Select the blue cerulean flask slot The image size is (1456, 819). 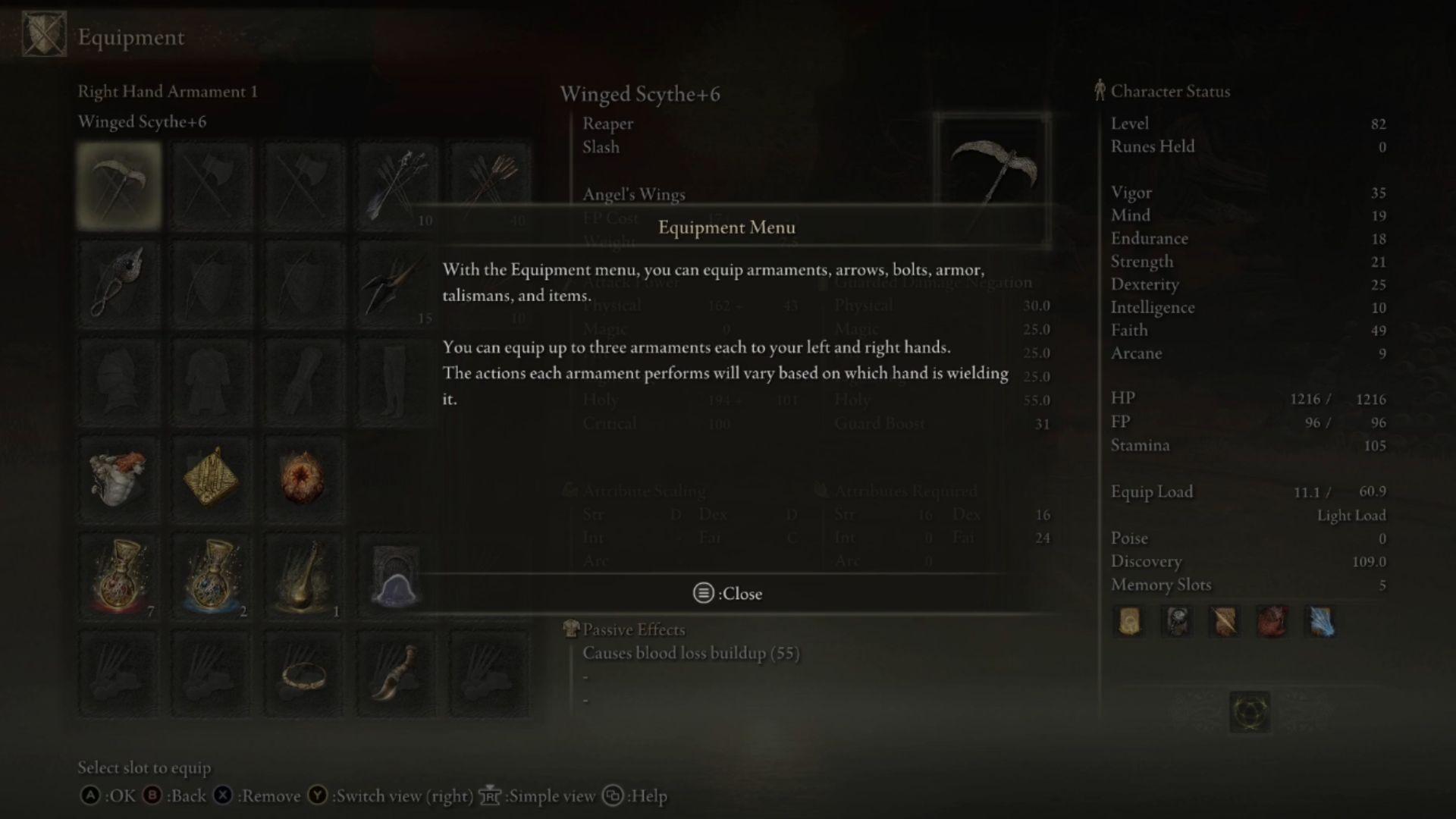(212, 576)
